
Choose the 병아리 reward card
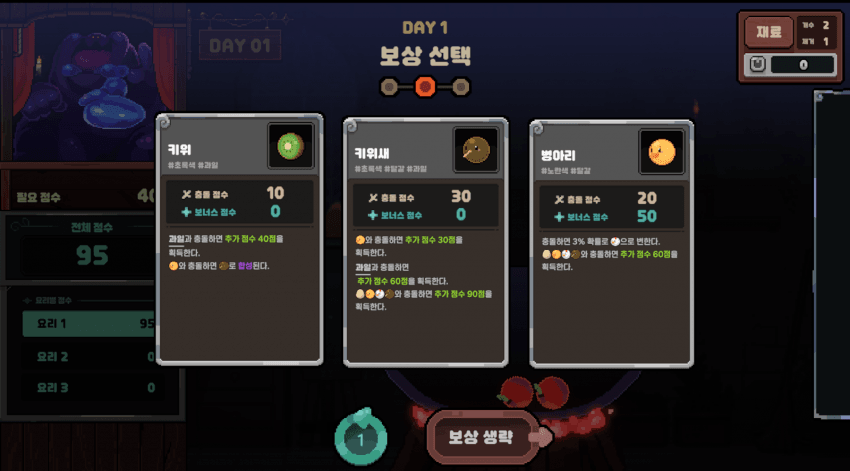(611, 243)
